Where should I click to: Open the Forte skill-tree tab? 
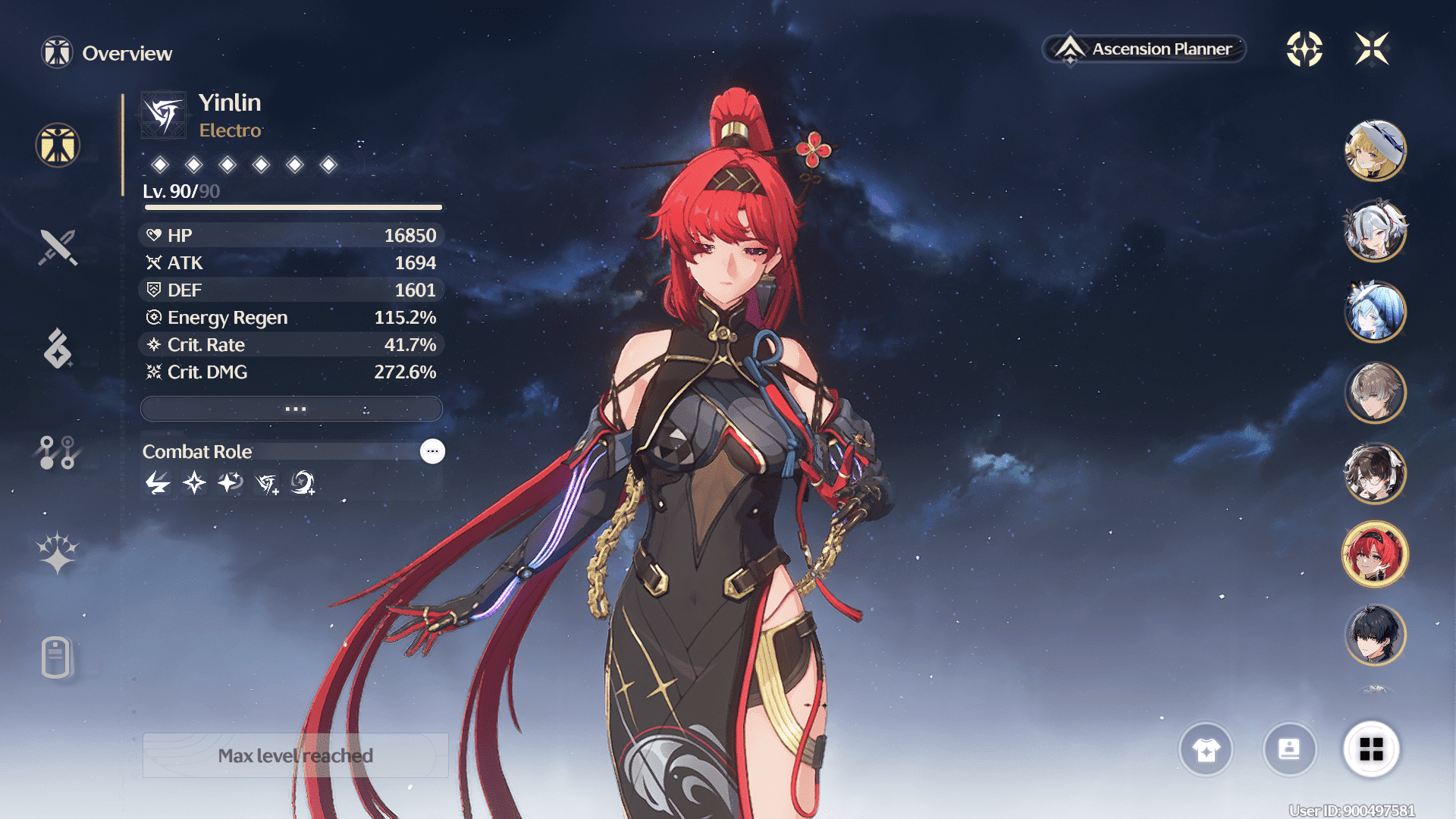point(58,452)
